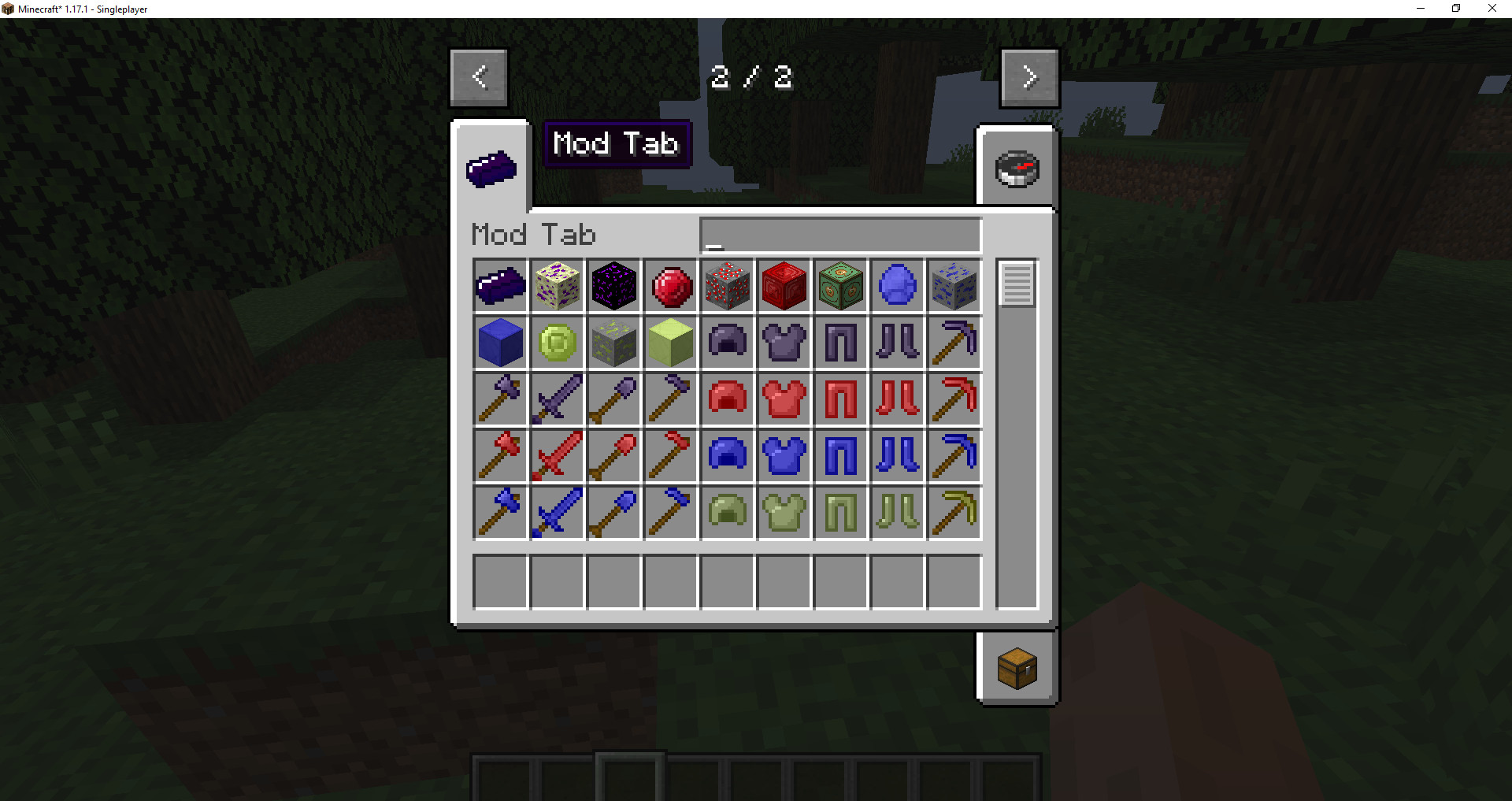Viewport: 1512px width, 801px height.
Task: Select the red pickaxe
Action: pyautogui.click(x=954, y=399)
